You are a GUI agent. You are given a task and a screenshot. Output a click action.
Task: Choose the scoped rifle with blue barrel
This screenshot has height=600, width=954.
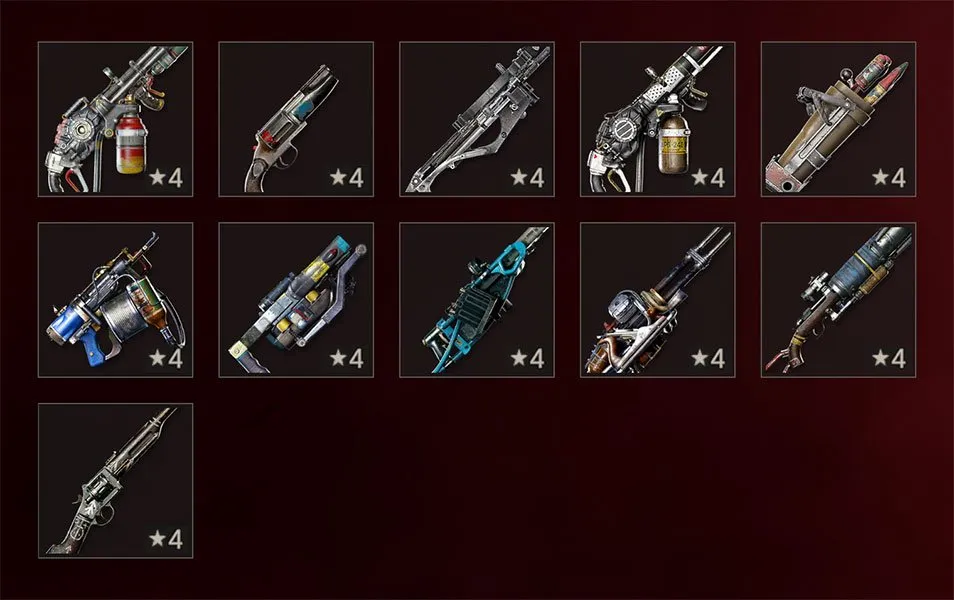pyautogui.click(x=839, y=299)
